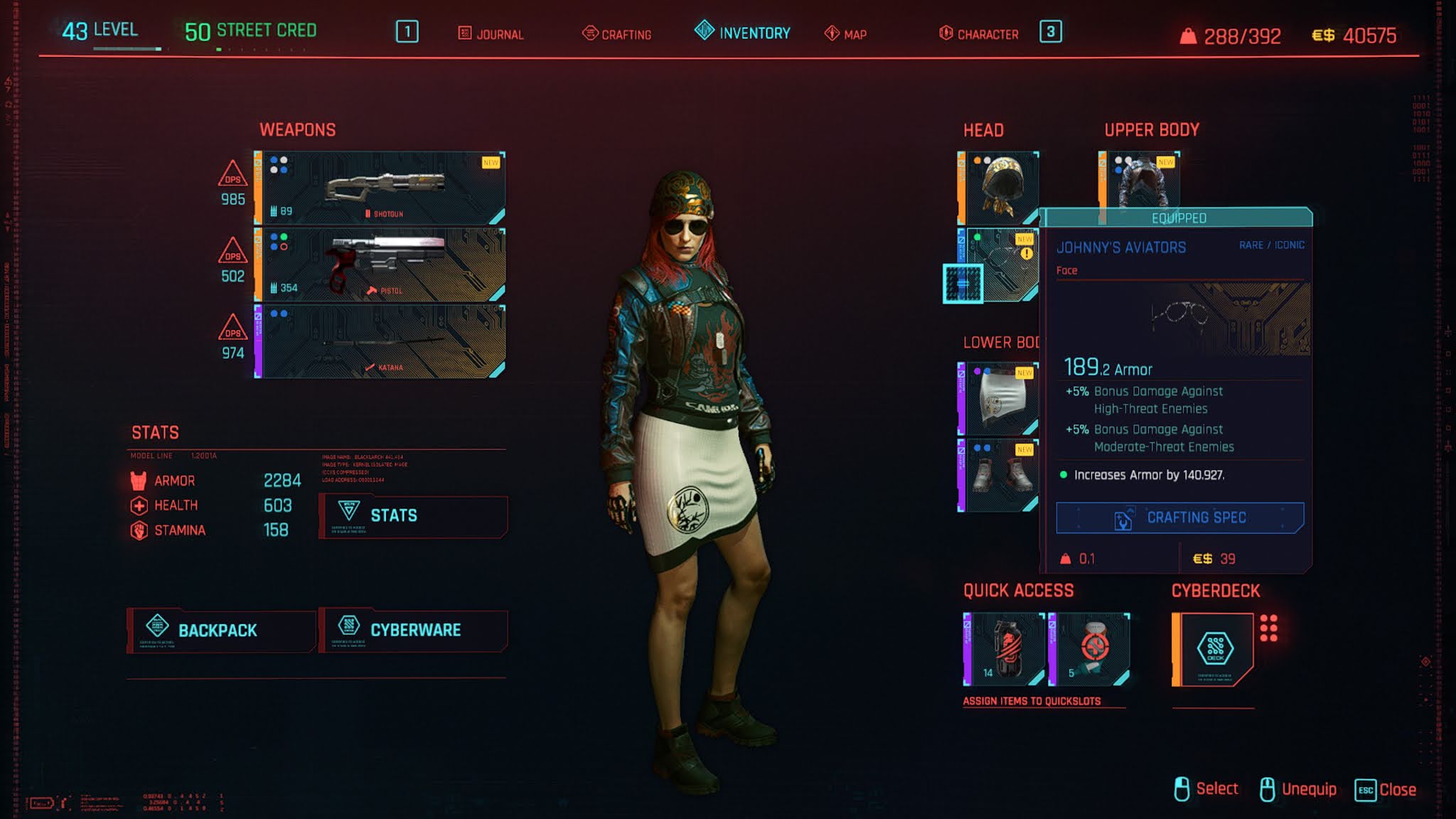Select the equipped shotgun weapon slot
Viewport: 1456px width, 819px height.
click(x=381, y=188)
